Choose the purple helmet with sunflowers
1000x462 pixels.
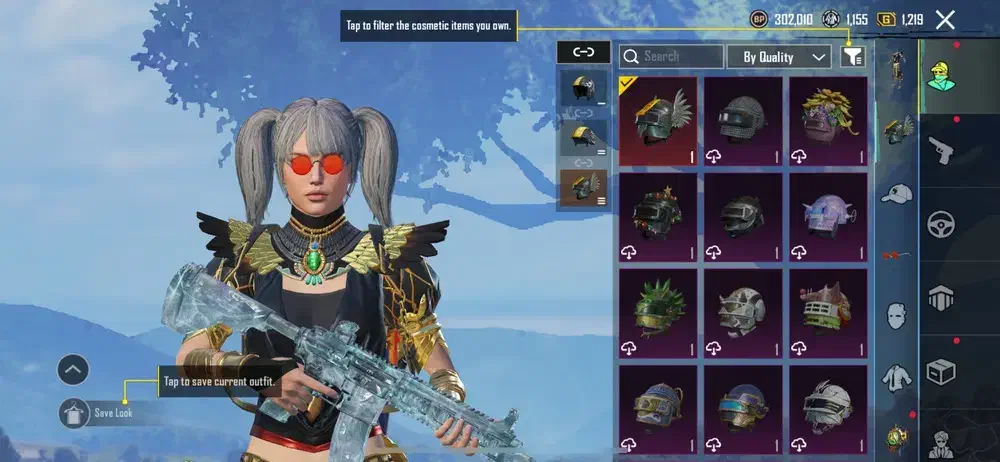pos(828,121)
